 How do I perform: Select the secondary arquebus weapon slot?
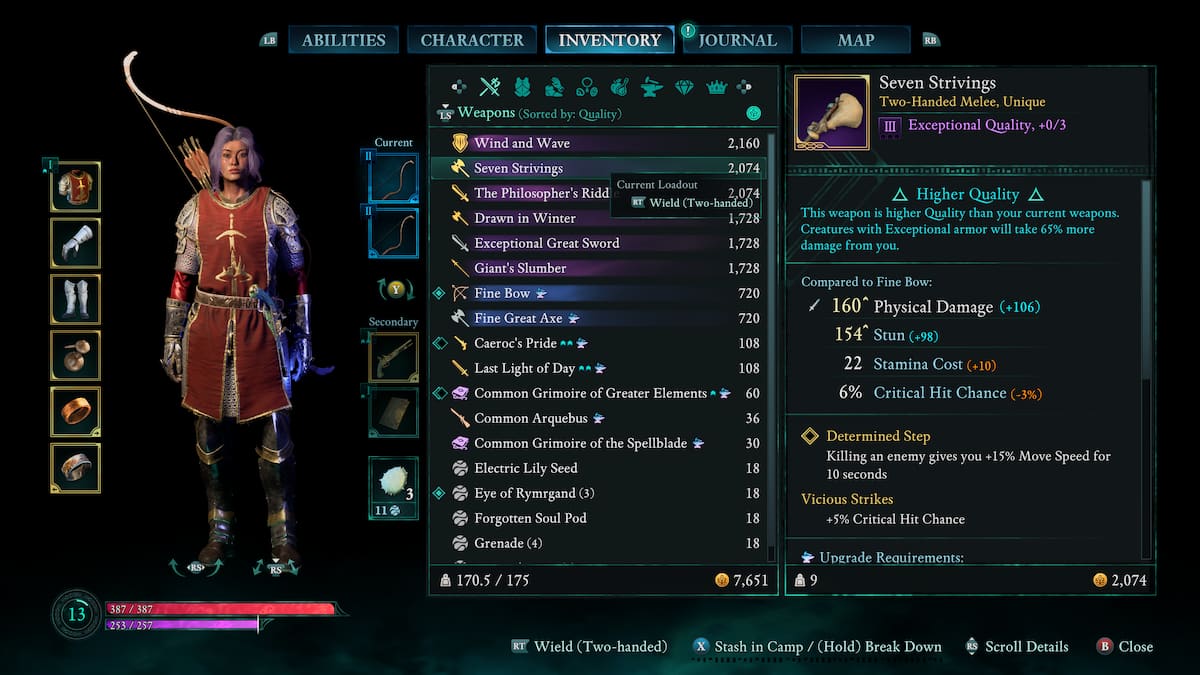click(x=393, y=357)
